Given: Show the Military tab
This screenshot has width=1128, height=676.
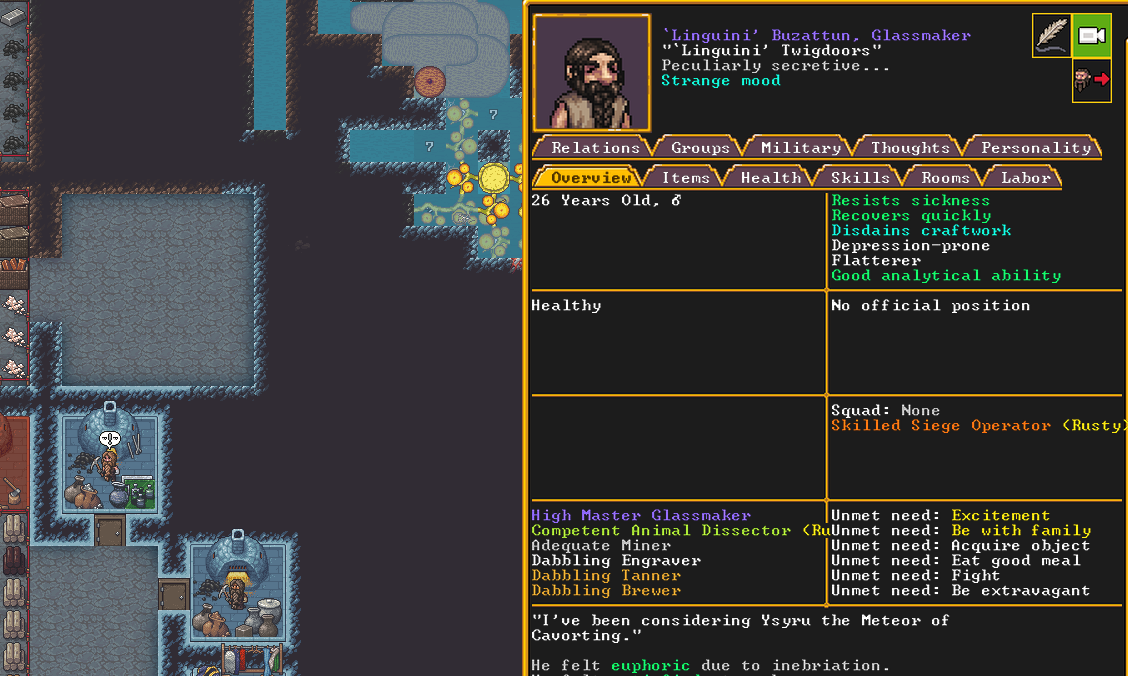Looking at the screenshot, I should pos(800,147).
